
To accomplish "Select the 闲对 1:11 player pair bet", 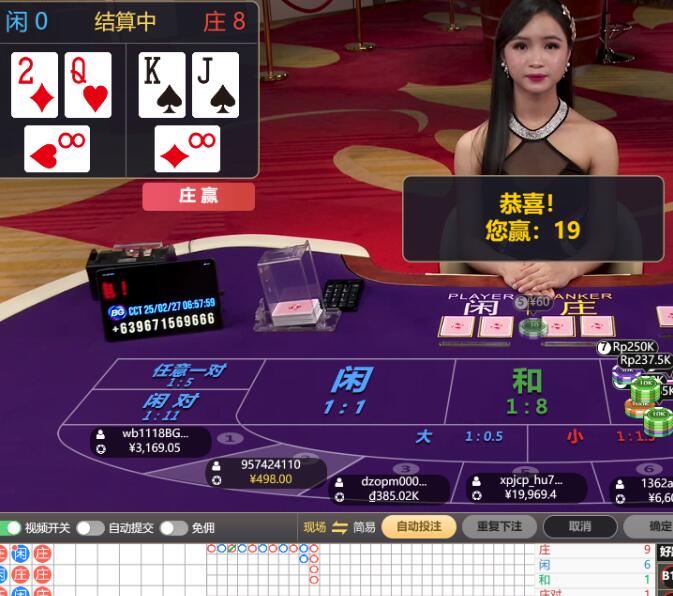I will (x=170, y=407).
